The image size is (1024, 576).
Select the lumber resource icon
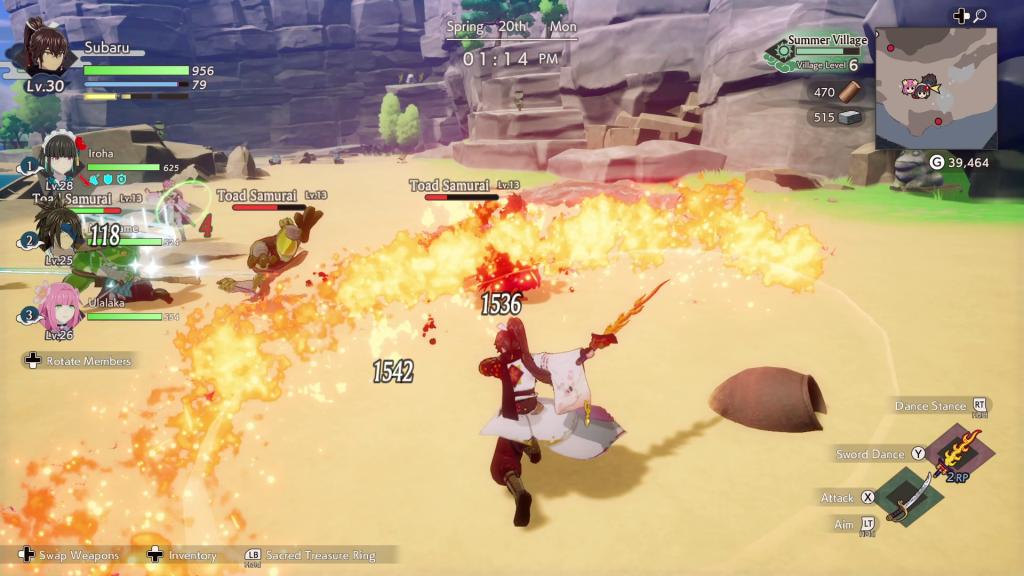point(849,92)
